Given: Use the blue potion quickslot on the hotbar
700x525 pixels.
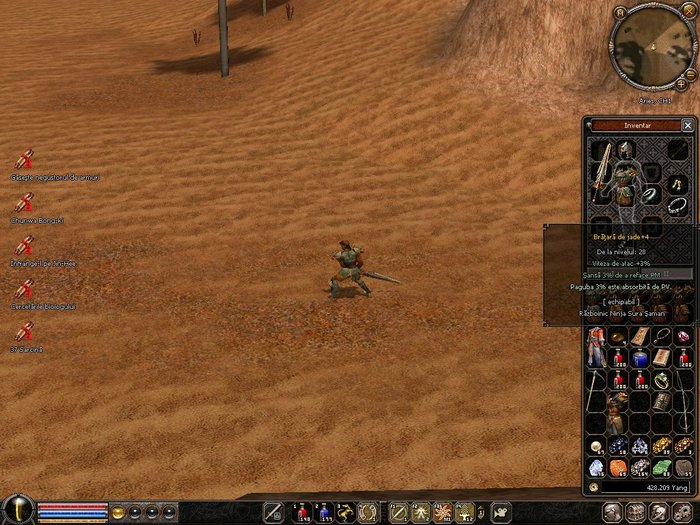Looking at the screenshot, I should tap(324, 513).
